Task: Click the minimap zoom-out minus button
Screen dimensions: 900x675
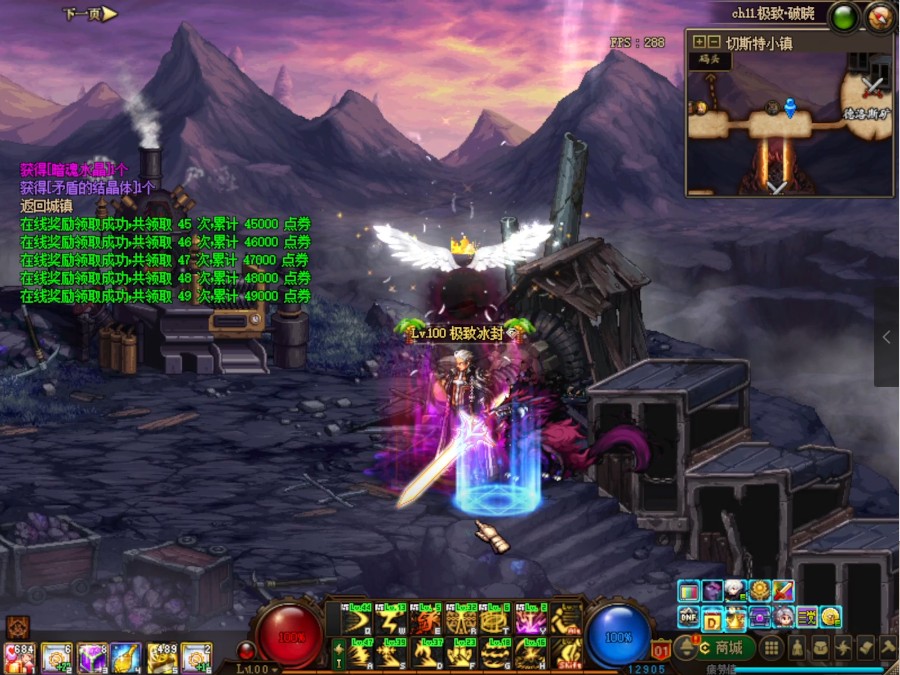Action: 714,43
